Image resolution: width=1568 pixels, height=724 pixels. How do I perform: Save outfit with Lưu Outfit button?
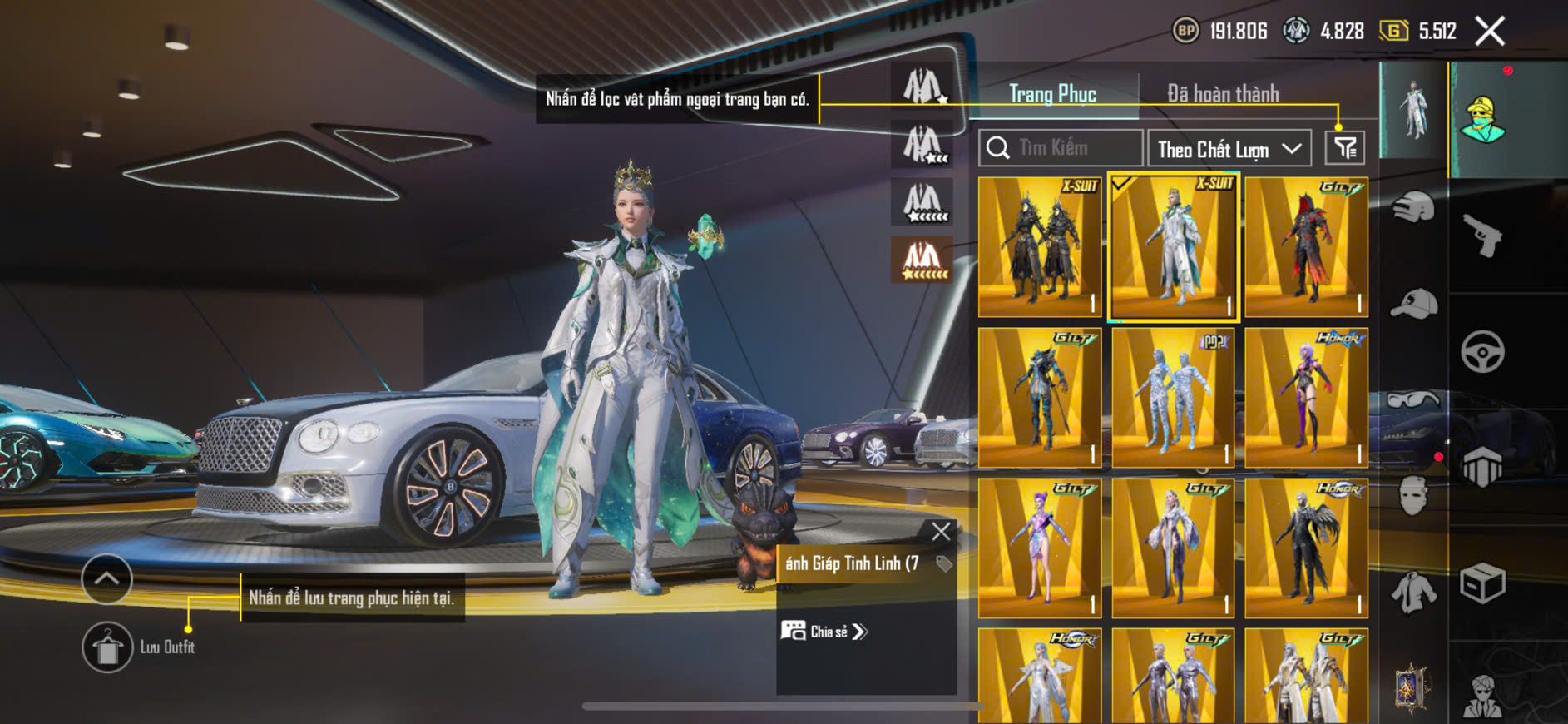[x=108, y=647]
